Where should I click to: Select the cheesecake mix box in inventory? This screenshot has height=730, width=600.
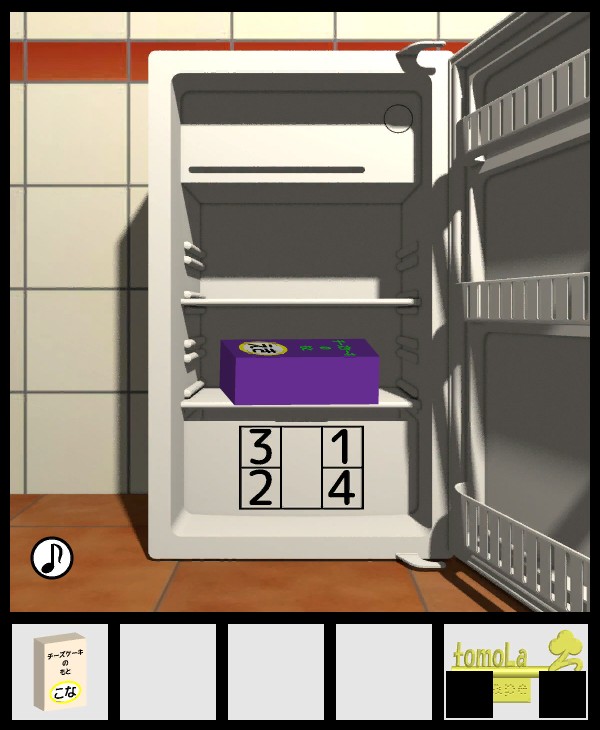click(x=60, y=672)
